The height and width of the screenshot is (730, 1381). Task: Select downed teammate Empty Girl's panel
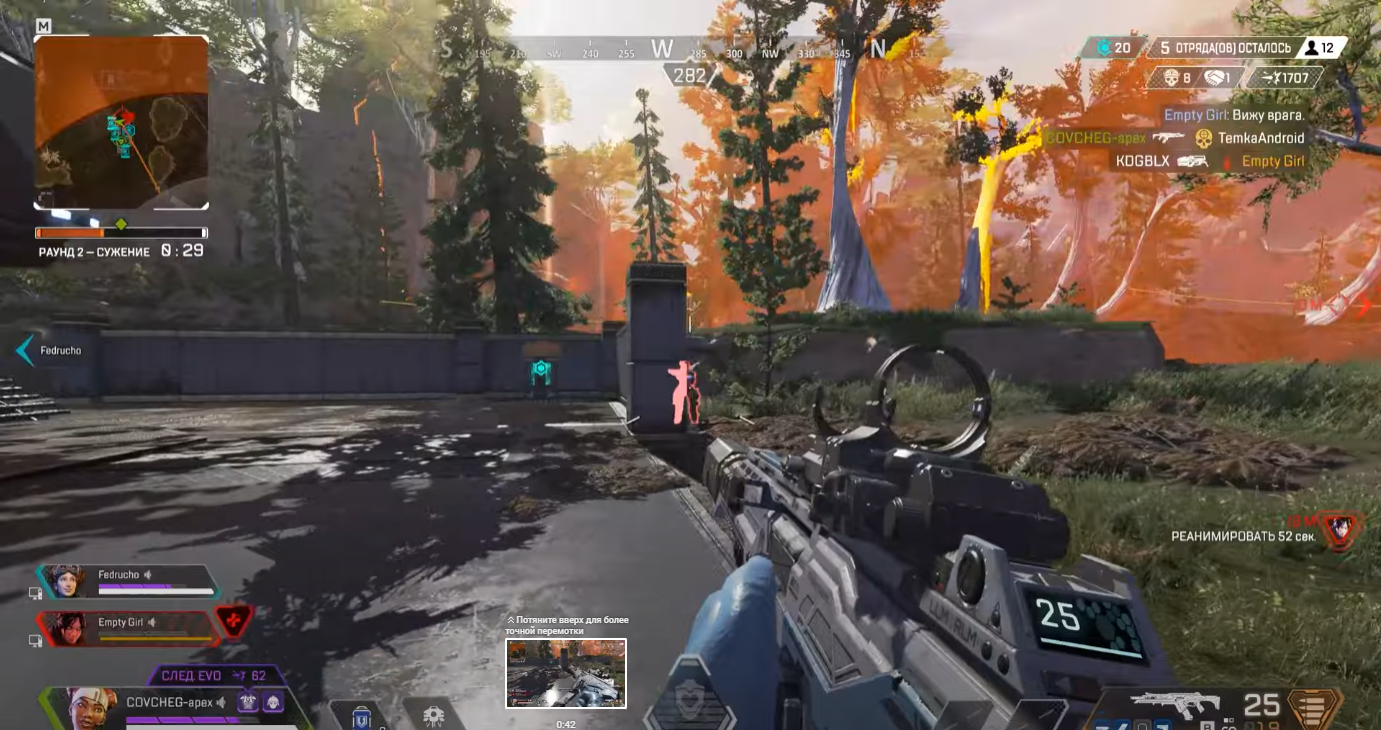pyautogui.click(x=130, y=628)
